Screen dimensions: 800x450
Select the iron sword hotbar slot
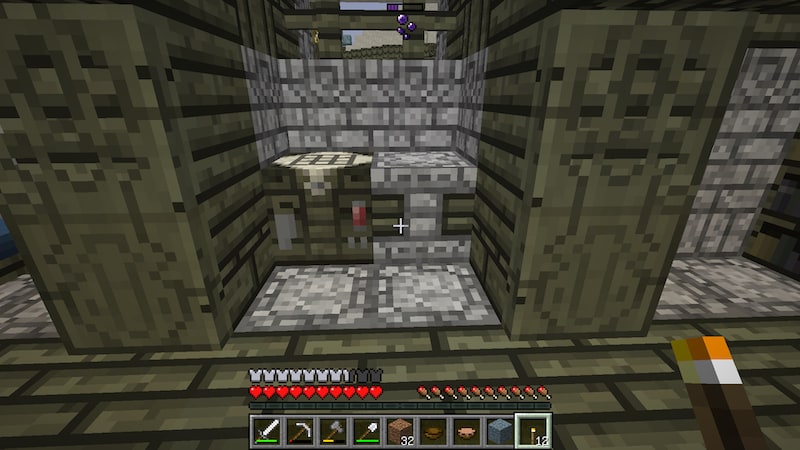pos(267,430)
